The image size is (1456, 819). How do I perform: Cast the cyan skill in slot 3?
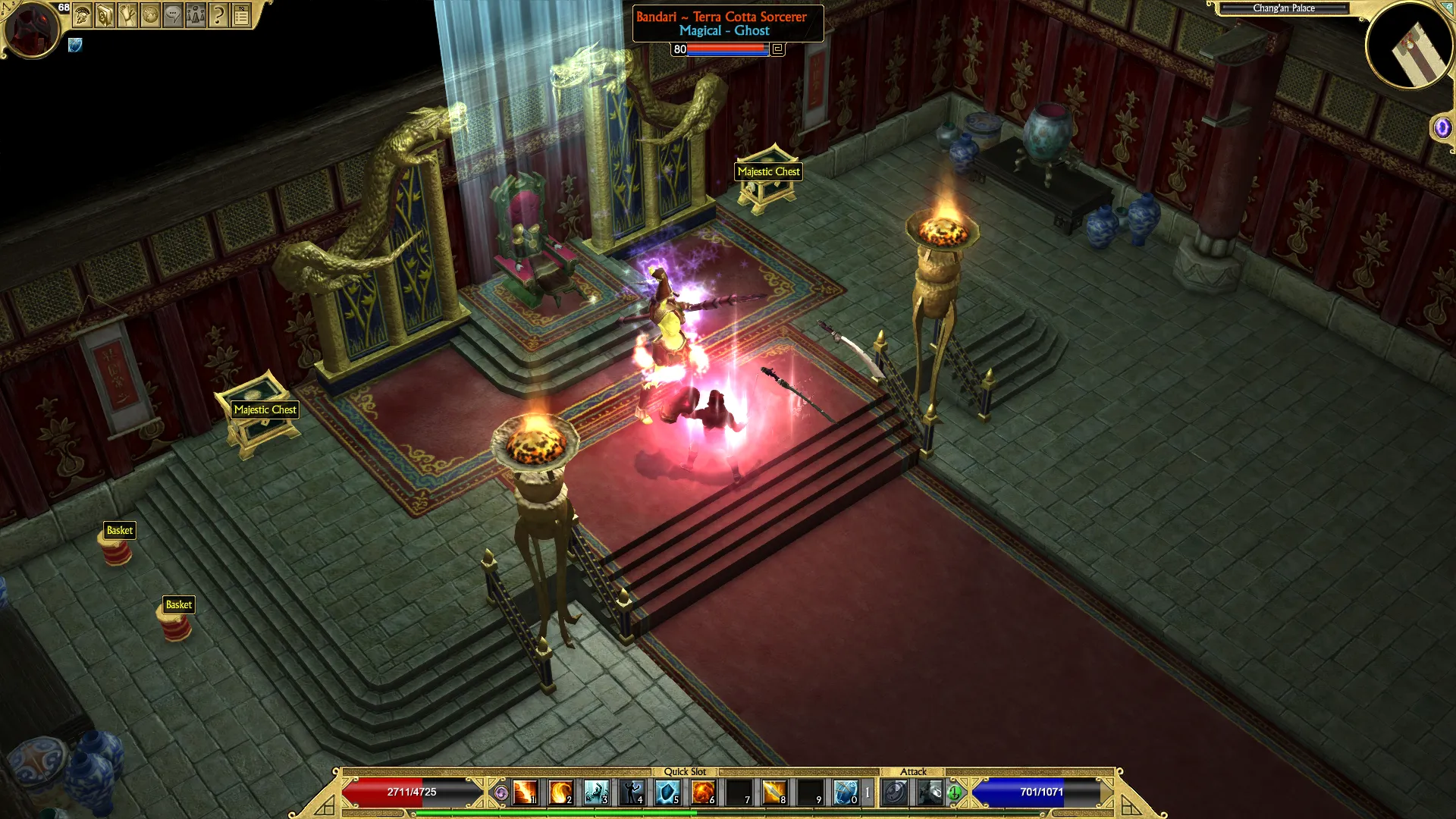tap(596, 792)
